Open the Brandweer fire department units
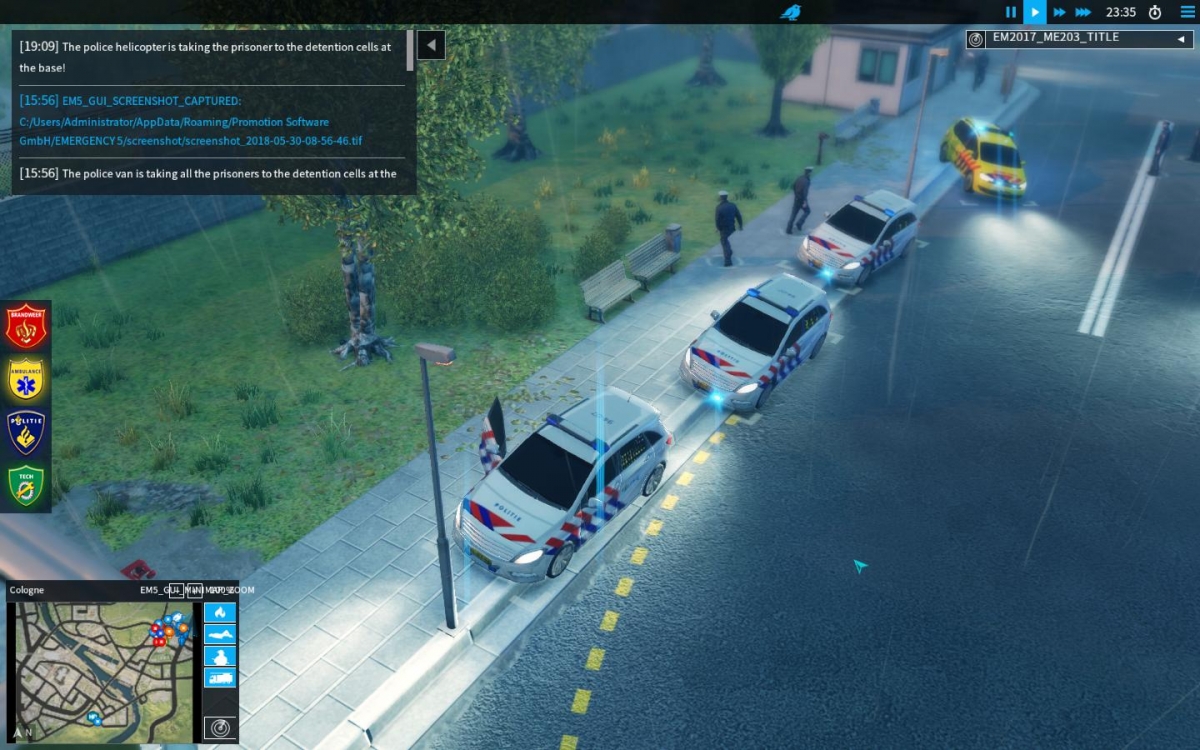This screenshot has width=1200, height=750. (26, 326)
